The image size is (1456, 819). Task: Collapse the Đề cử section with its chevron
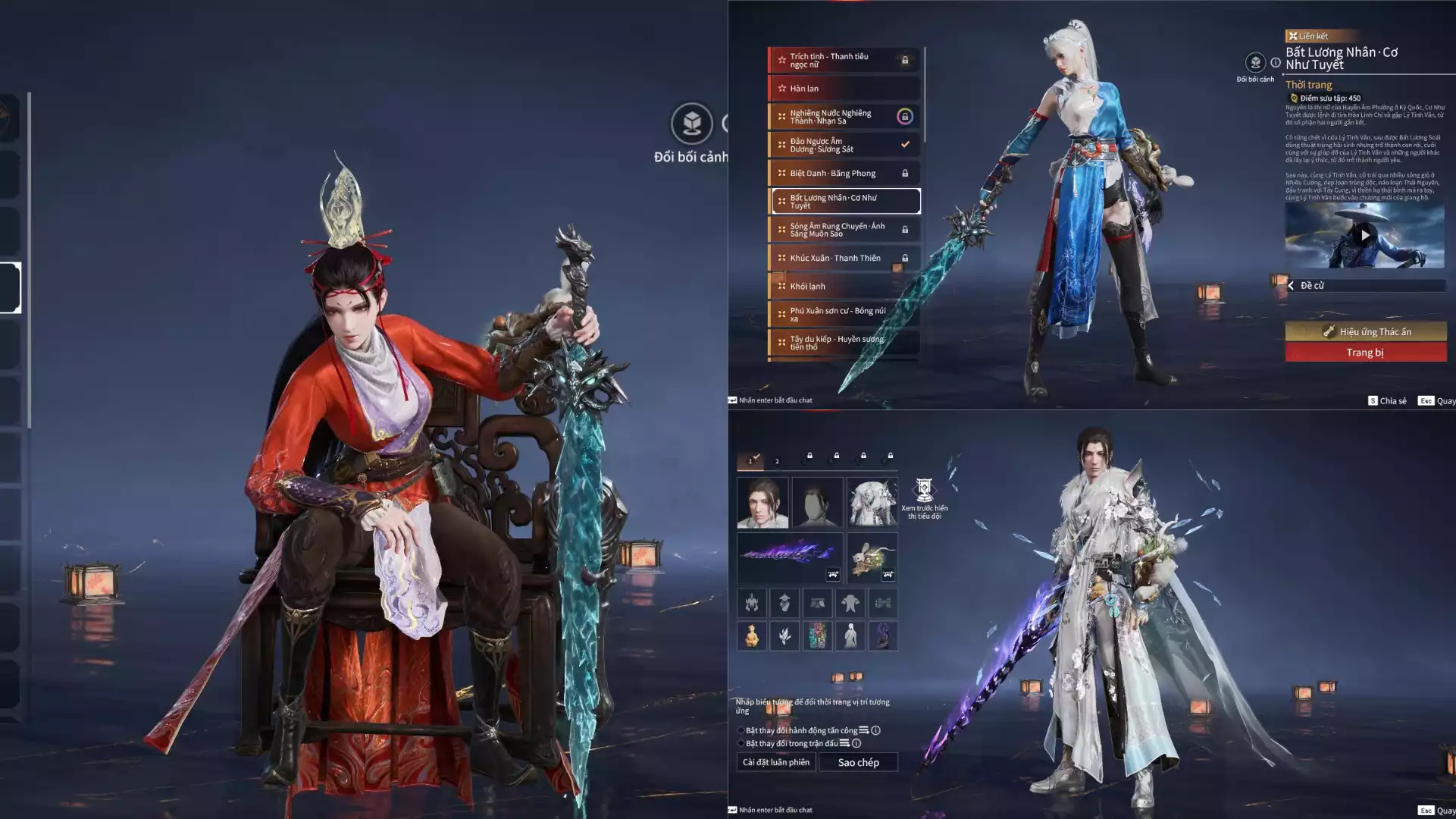pyautogui.click(x=1291, y=285)
